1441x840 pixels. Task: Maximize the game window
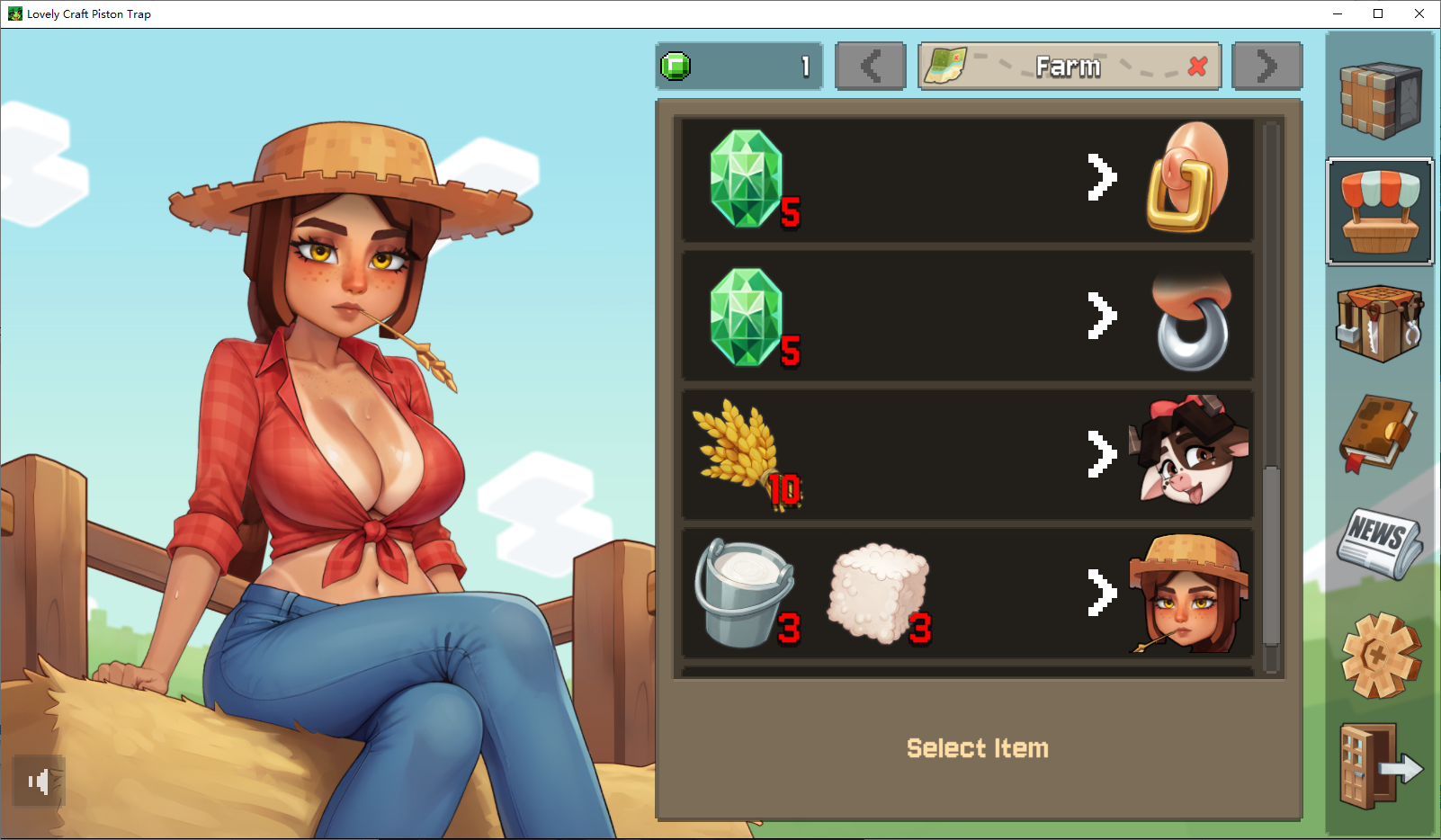tap(1378, 13)
